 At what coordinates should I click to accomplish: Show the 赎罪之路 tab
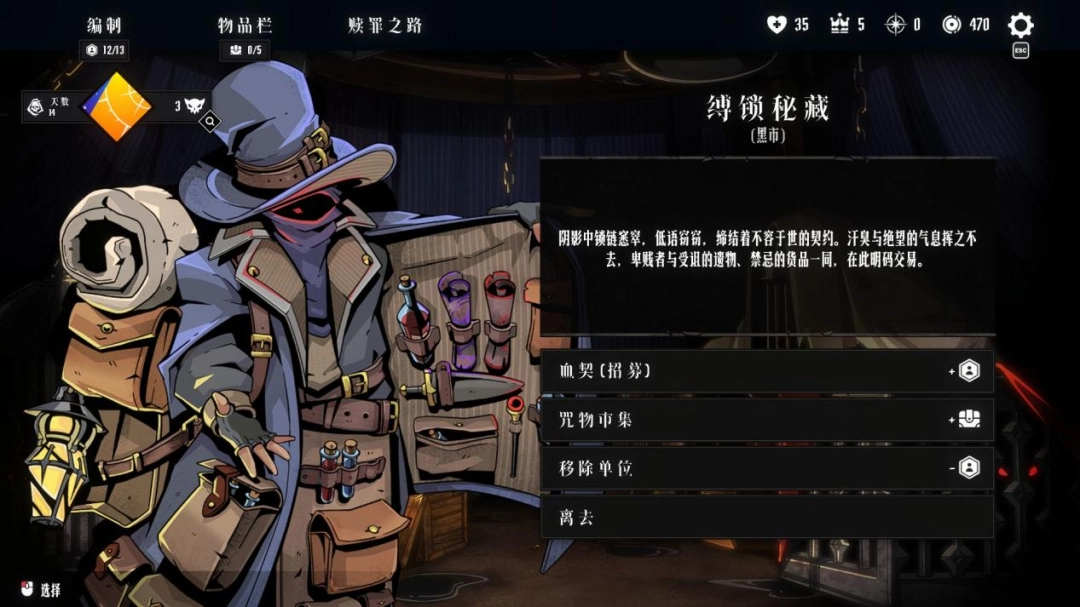(384, 25)
